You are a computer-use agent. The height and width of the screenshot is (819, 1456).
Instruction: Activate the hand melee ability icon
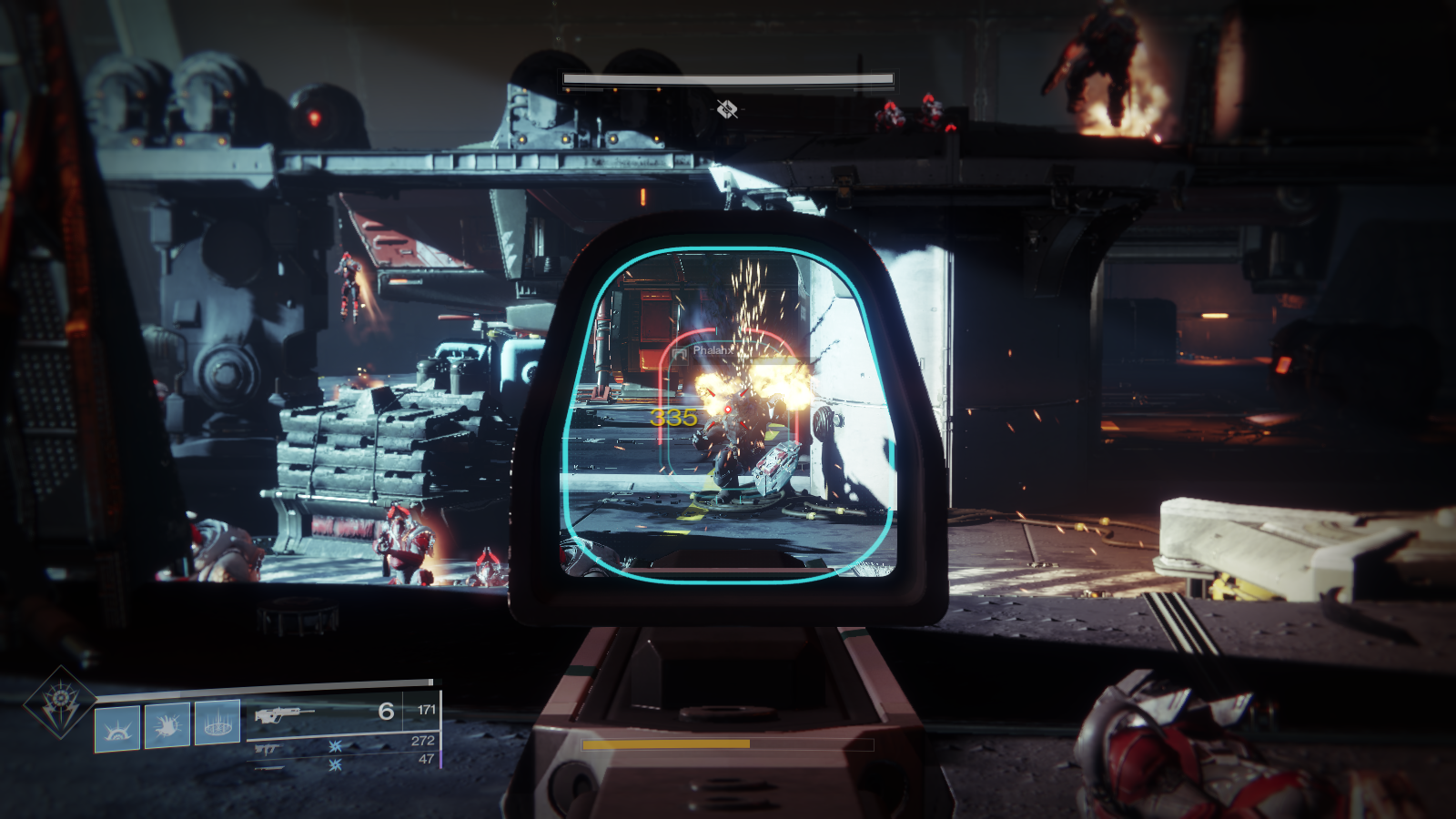click(x=167, y=725)
